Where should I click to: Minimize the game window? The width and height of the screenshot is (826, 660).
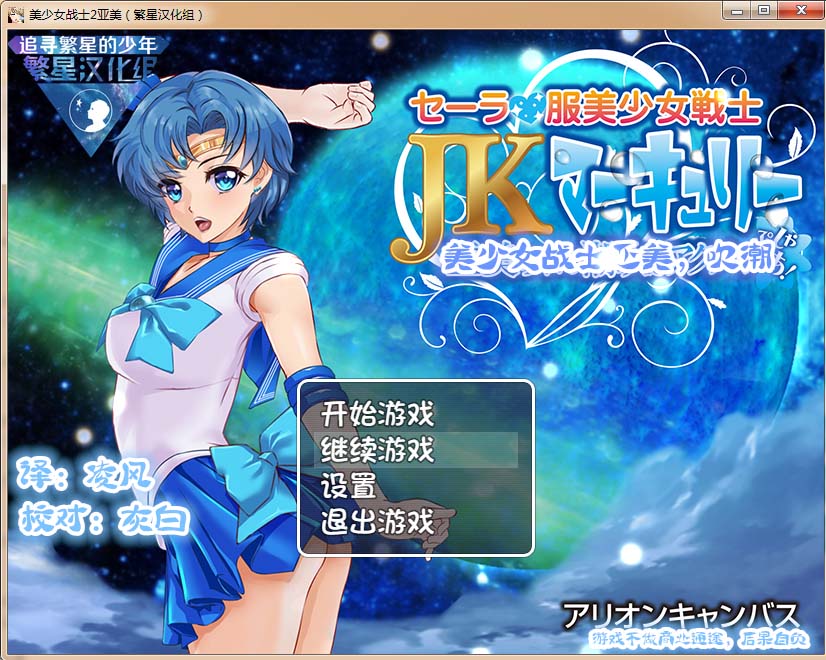(x=738, y=9)
